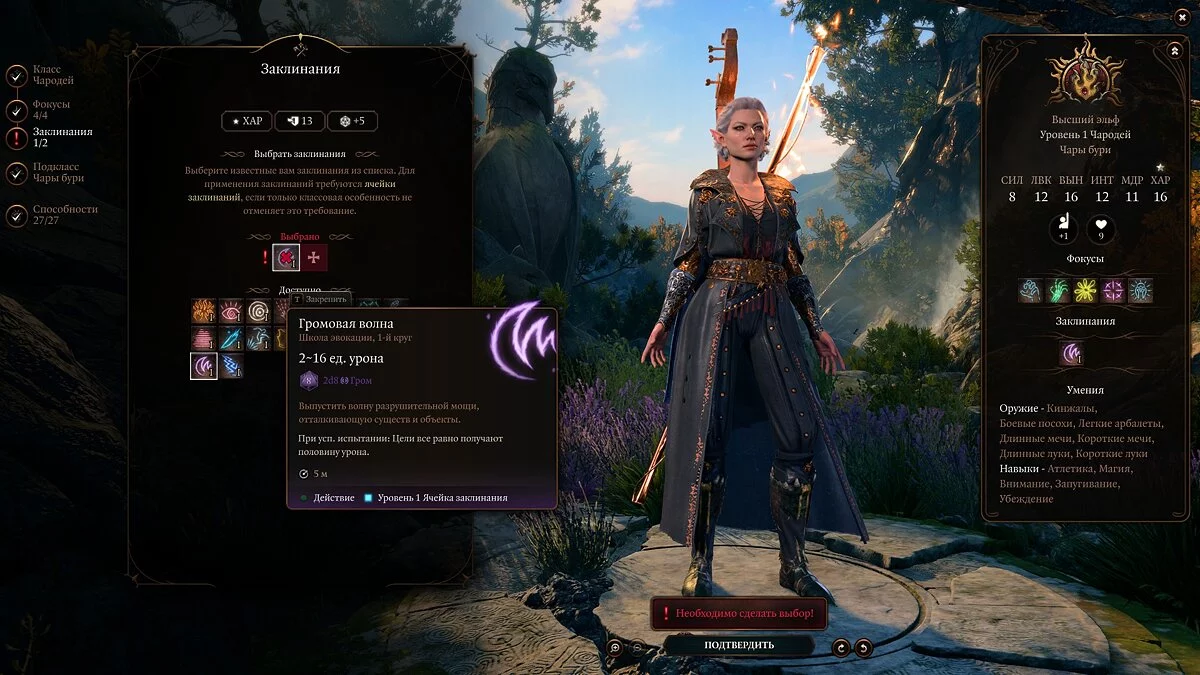Image resolution: width=1200 pixels, height=675 pixels.
Task: Select the purple lightning spell icon
Action: [x=232, y=366]
